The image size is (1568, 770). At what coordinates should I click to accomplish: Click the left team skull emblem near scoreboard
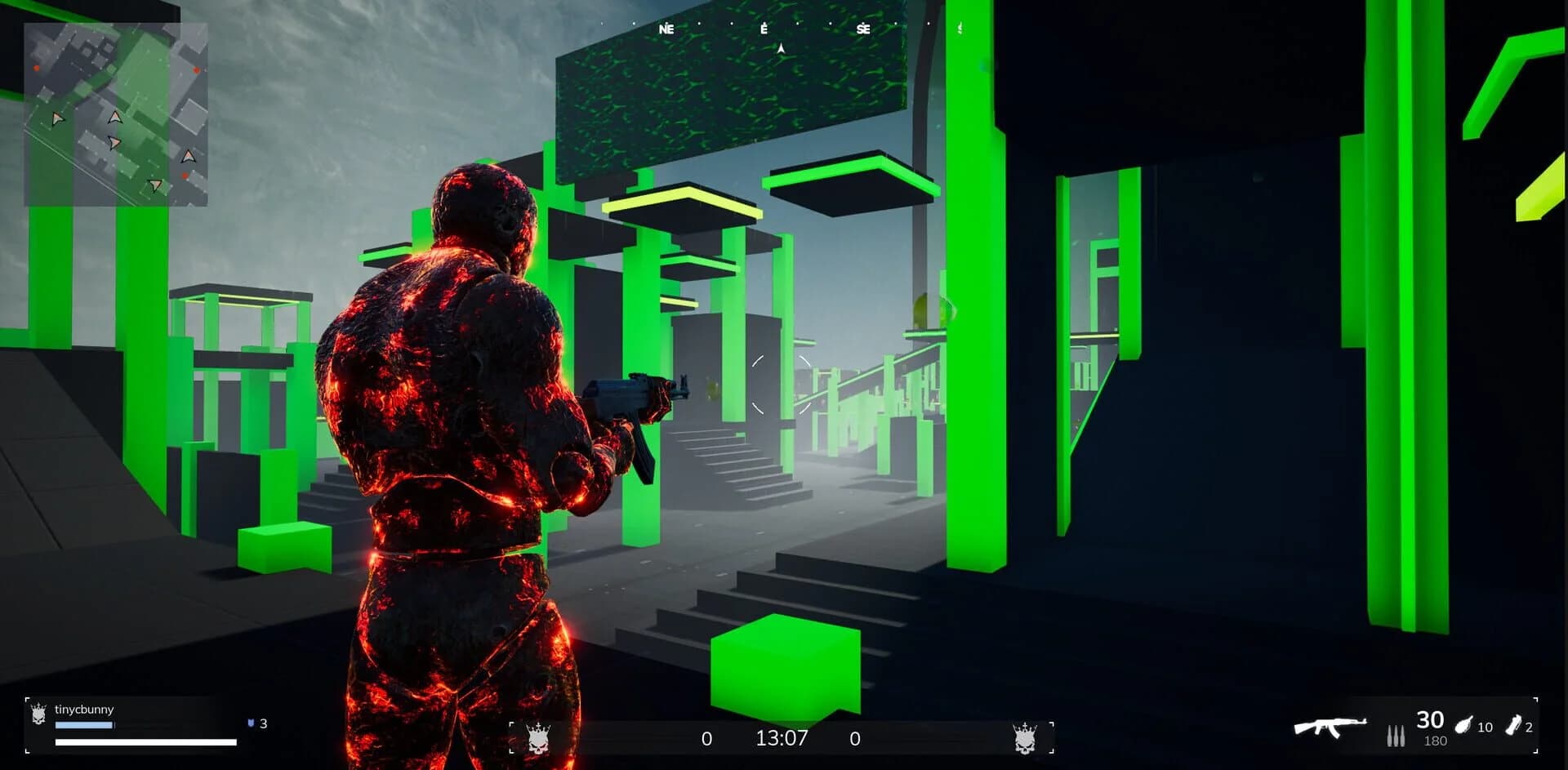coord(539,737)
